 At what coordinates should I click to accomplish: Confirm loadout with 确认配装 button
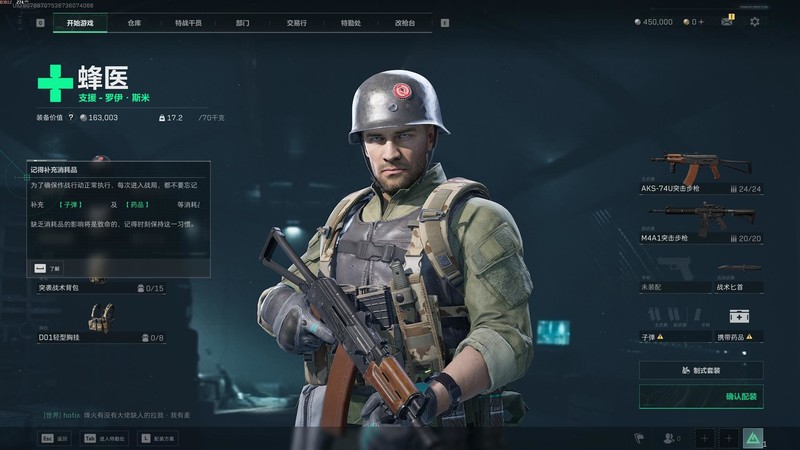tap(701, 397)
